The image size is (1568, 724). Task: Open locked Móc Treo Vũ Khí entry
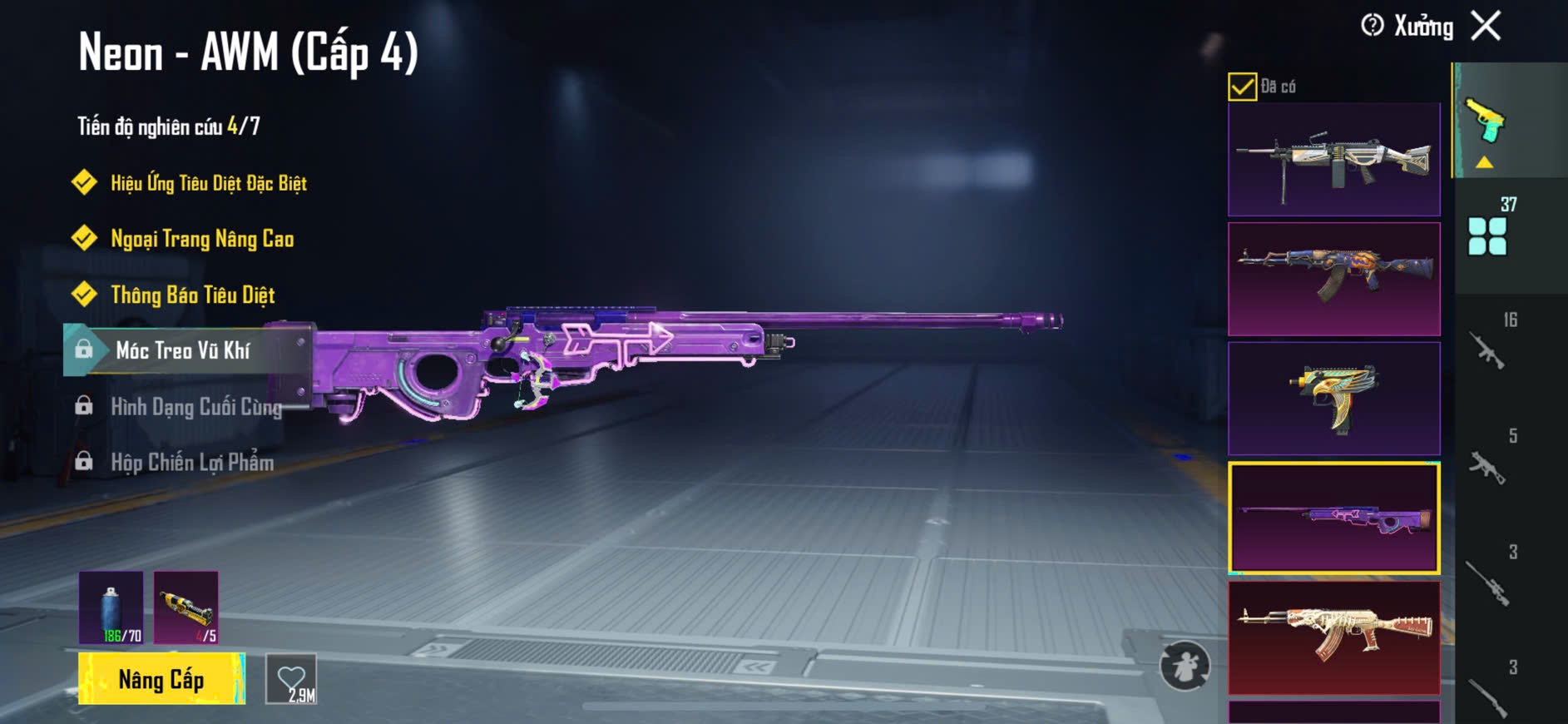(x=183, y=350)
